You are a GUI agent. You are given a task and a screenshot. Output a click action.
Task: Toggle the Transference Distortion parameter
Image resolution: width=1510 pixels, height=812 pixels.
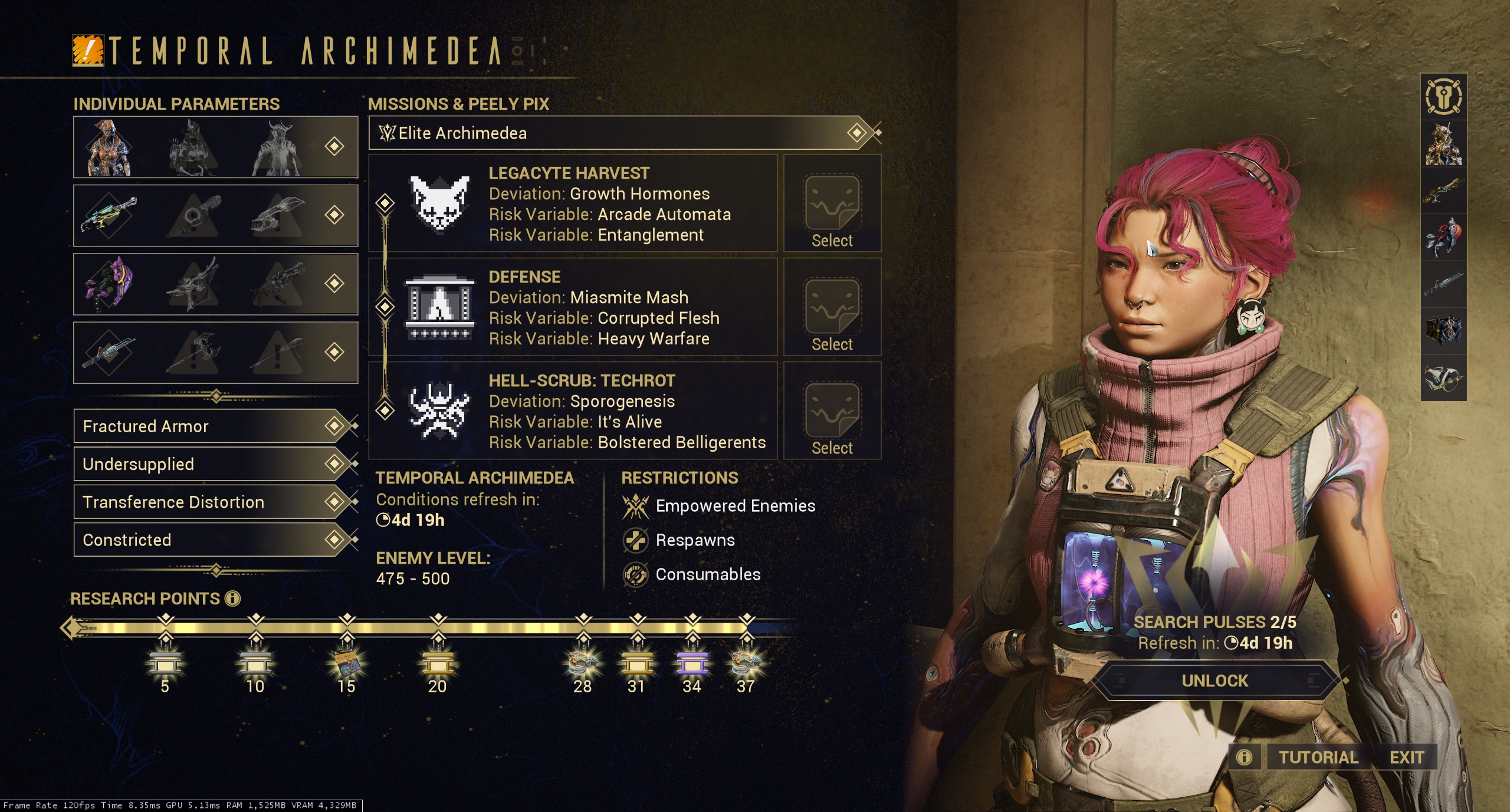pos(215,502)
